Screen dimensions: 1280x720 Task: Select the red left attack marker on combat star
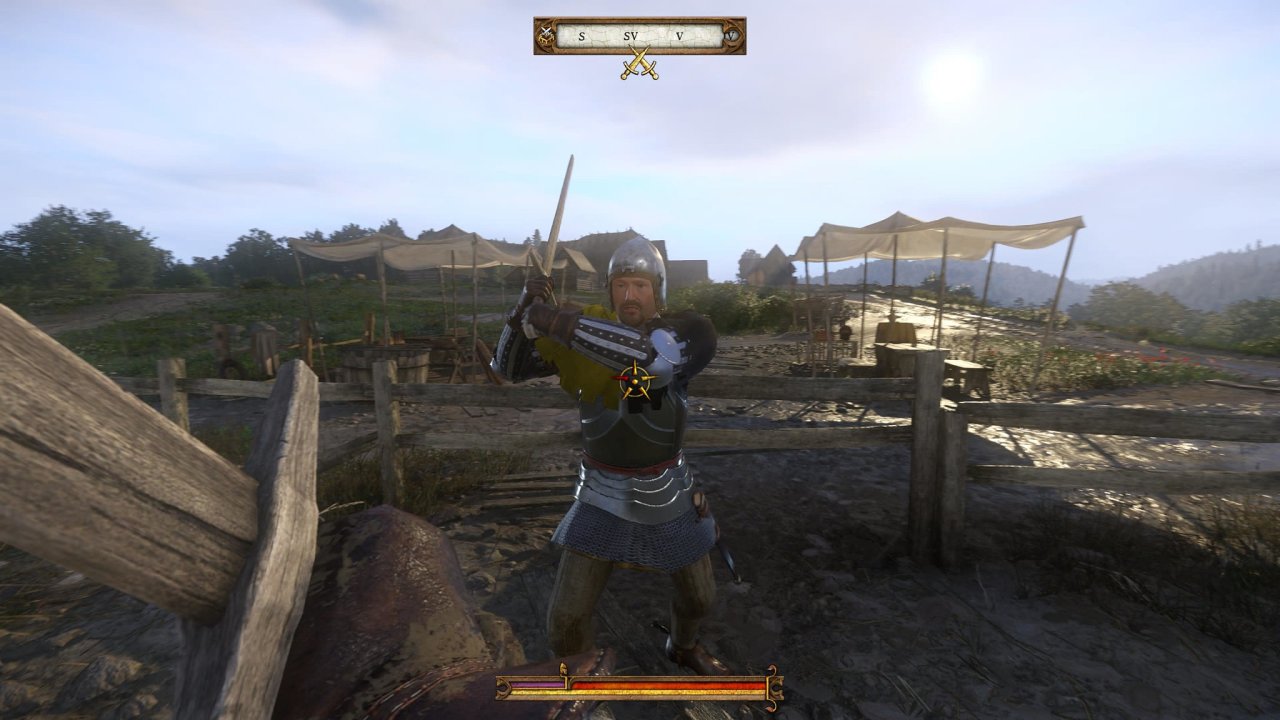pos(620,380)
